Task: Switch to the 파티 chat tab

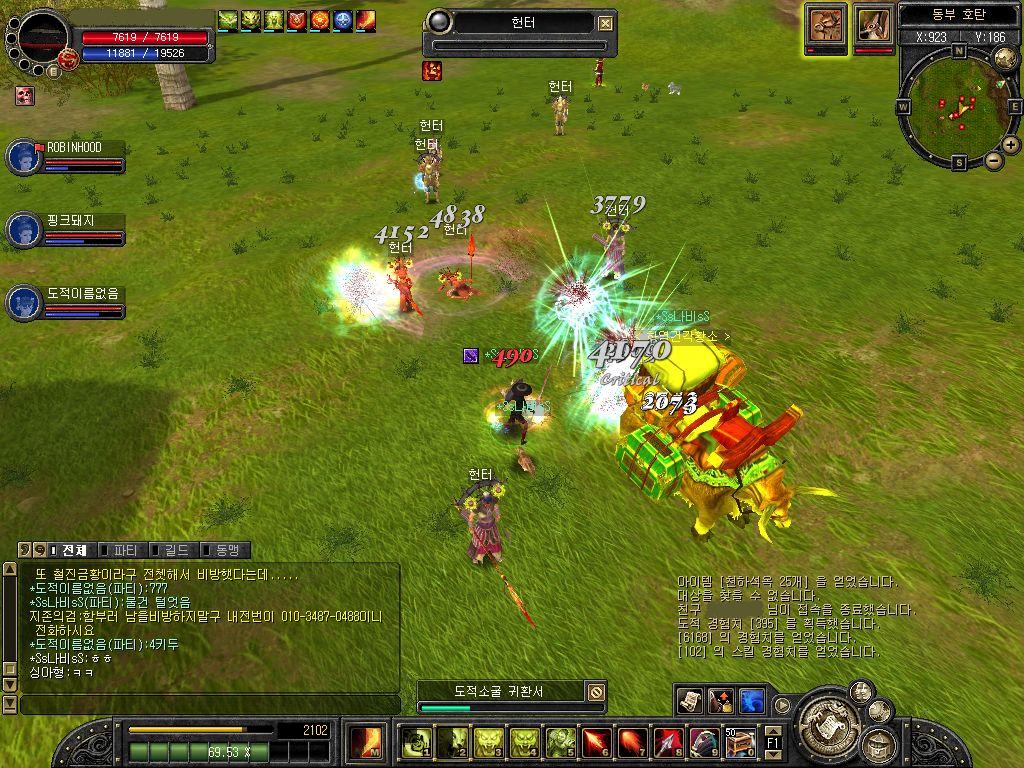Action: (x=124, y=550)
